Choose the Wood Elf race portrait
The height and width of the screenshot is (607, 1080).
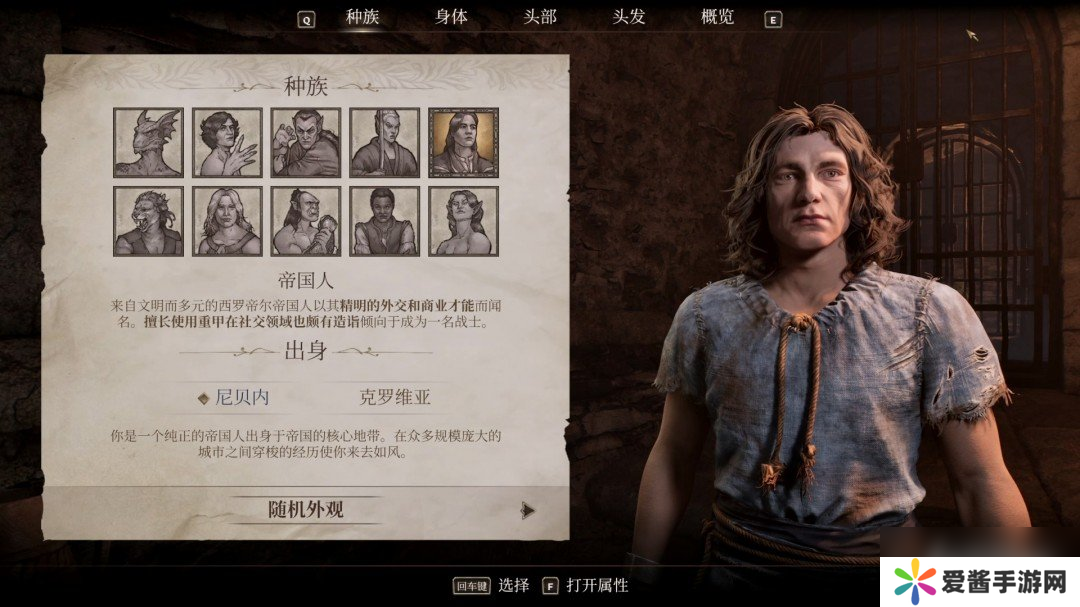[463, 221]
